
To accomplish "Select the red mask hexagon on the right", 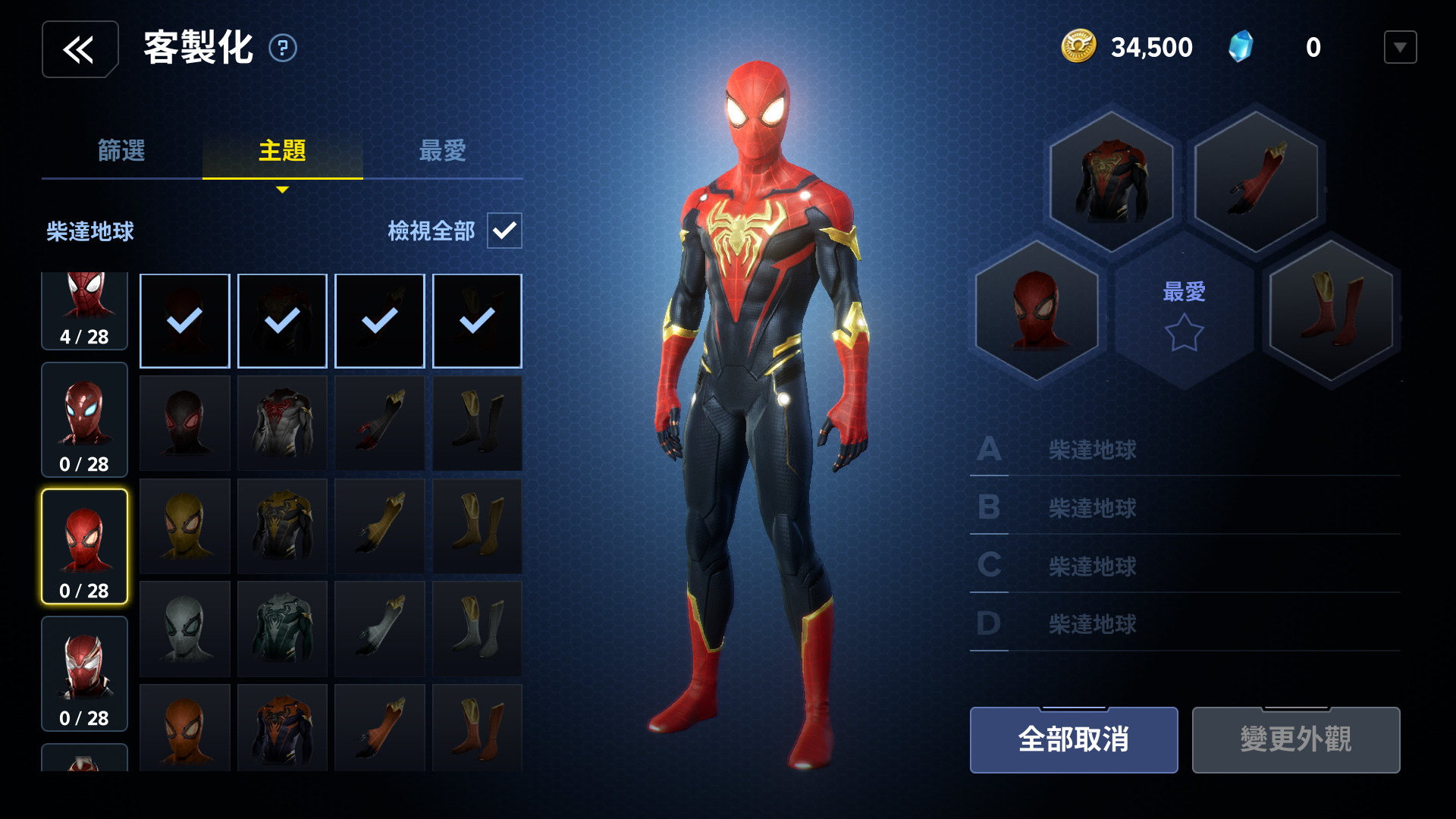I will coord(1037,311).
